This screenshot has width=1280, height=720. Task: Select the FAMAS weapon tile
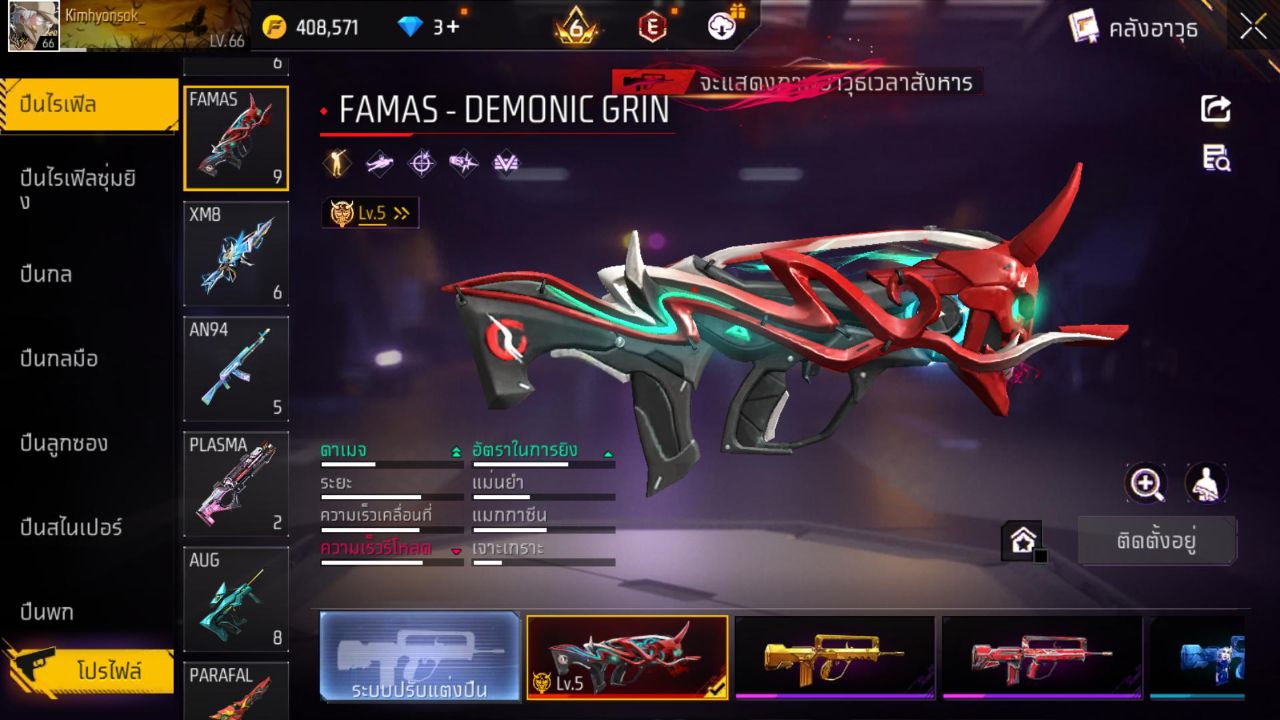click(236, 138)
